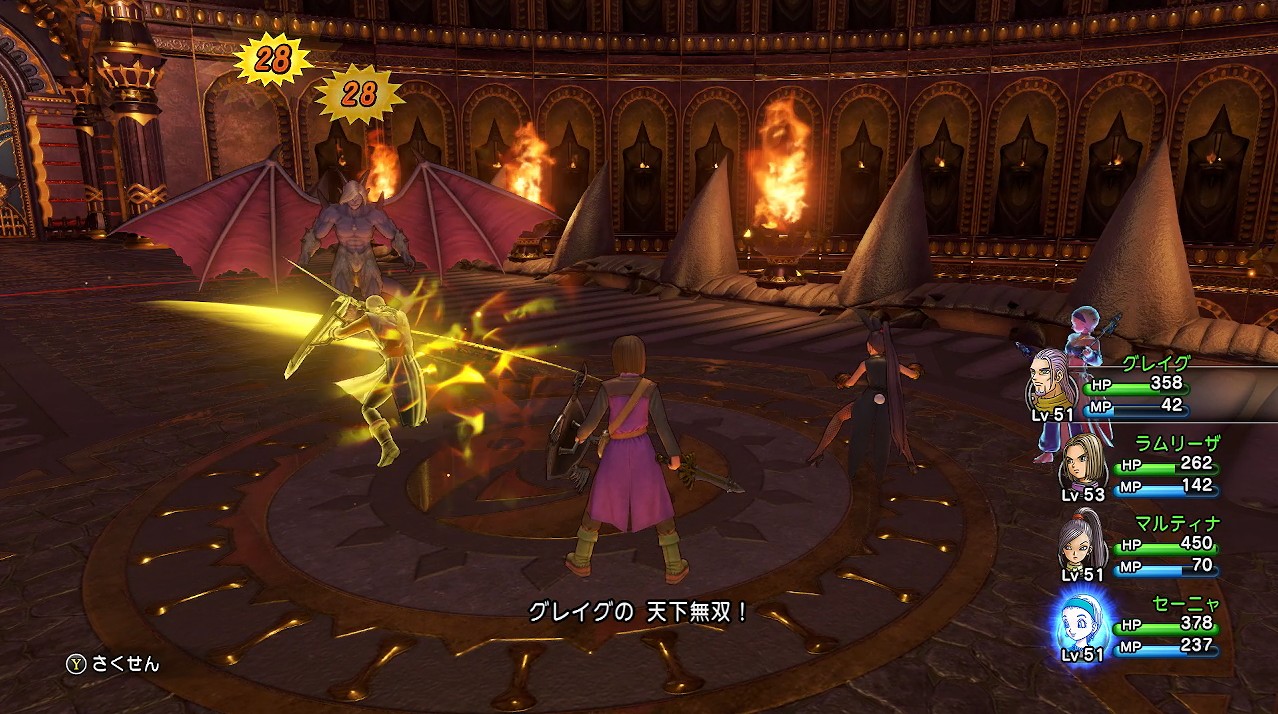Click the ラムリーザ hero portrait
This screenshot has width=1278, height=714.
[1080, 461]
